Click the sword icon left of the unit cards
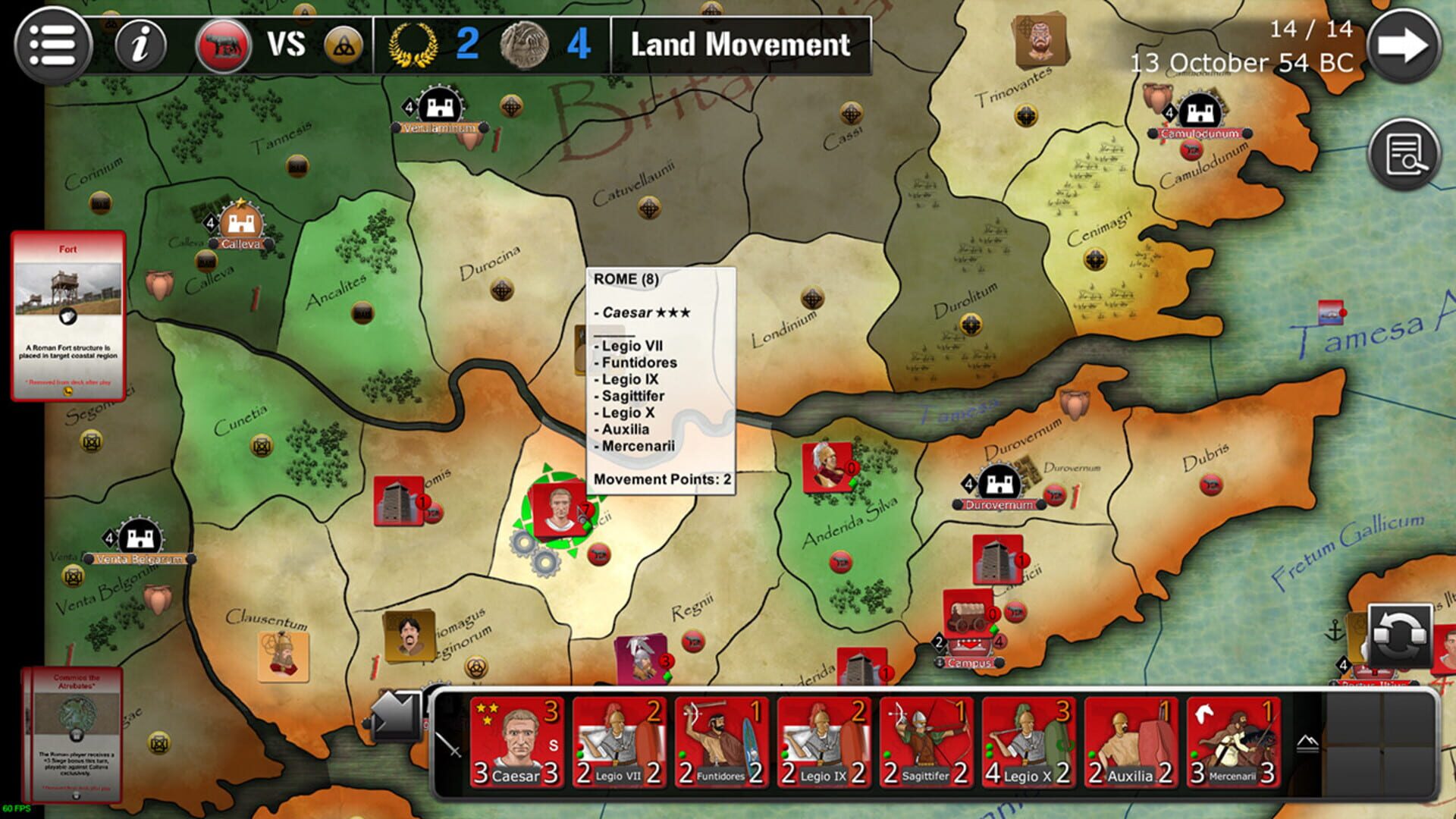1456x819 pixels. point(449,745)
